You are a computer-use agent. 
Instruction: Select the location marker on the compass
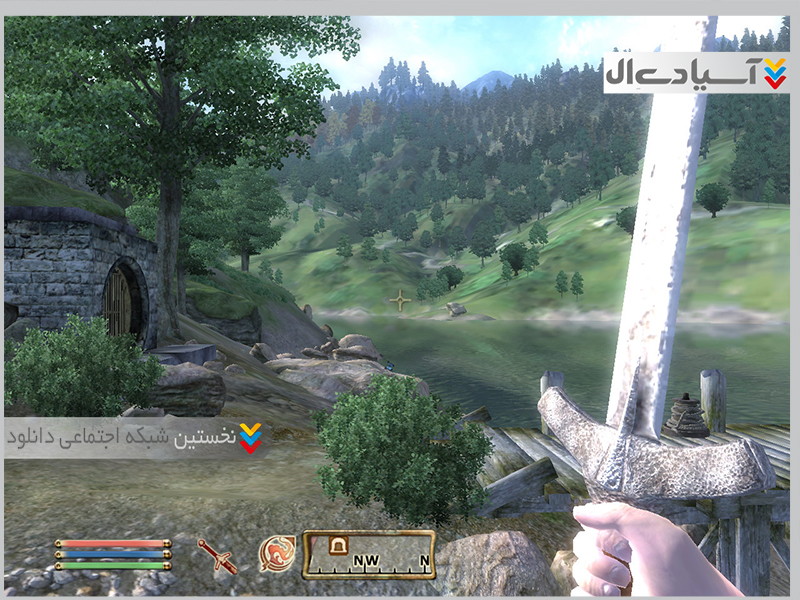[337, 546]
